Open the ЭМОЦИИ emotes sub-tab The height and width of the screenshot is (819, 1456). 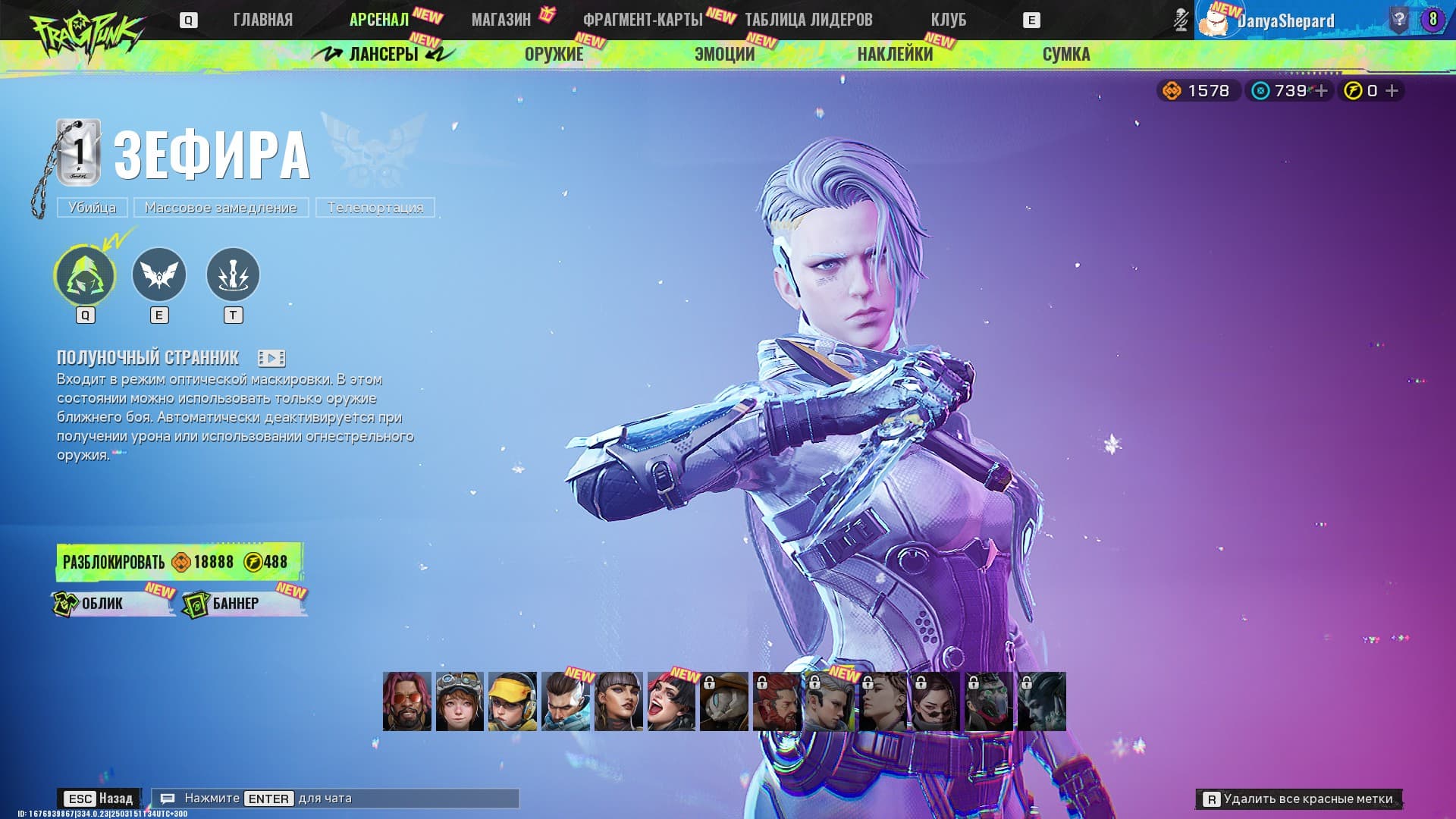[x=724, y=54]
